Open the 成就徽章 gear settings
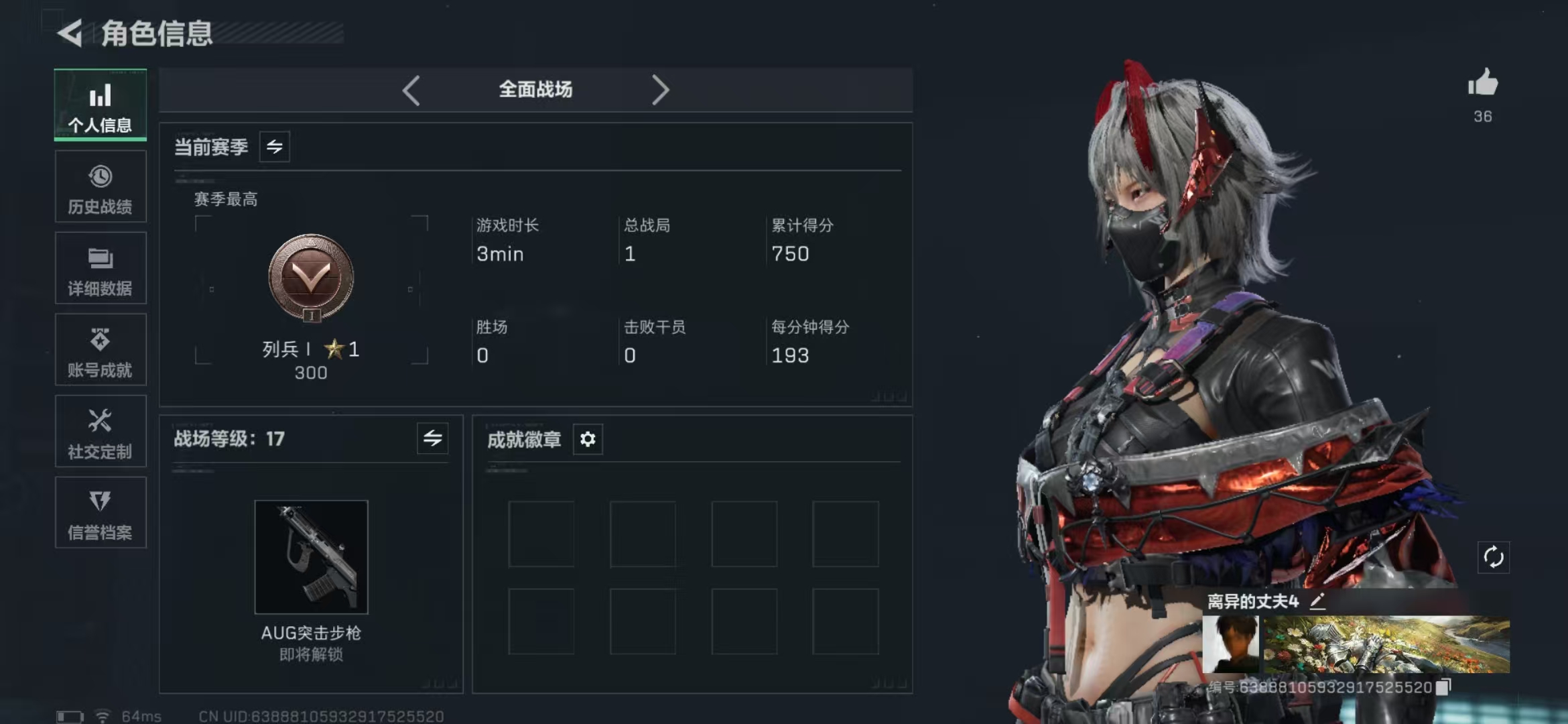1568x724 pixels. [588, 439]
